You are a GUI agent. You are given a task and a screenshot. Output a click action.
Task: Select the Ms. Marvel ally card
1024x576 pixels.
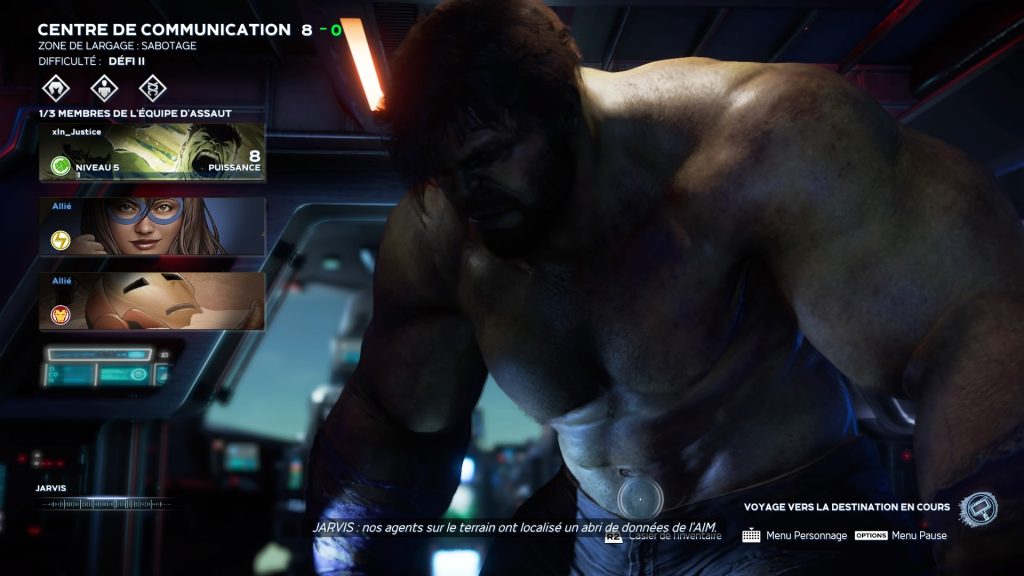tap(152, 226)
